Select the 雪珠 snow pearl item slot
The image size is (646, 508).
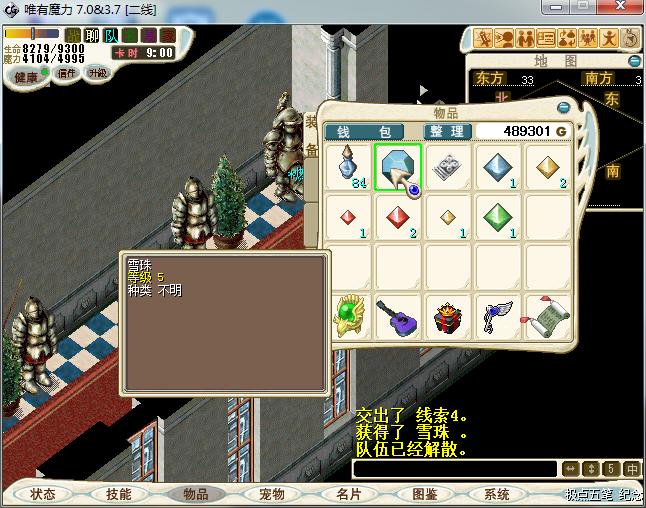click(x=398, y=166)
